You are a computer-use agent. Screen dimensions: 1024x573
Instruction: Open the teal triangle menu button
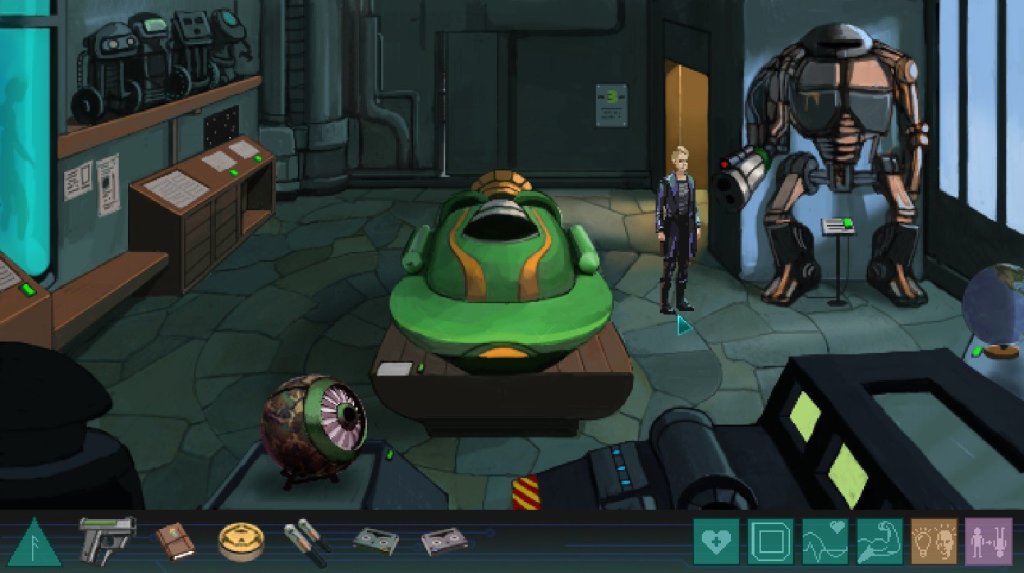(x=34, y=541)
